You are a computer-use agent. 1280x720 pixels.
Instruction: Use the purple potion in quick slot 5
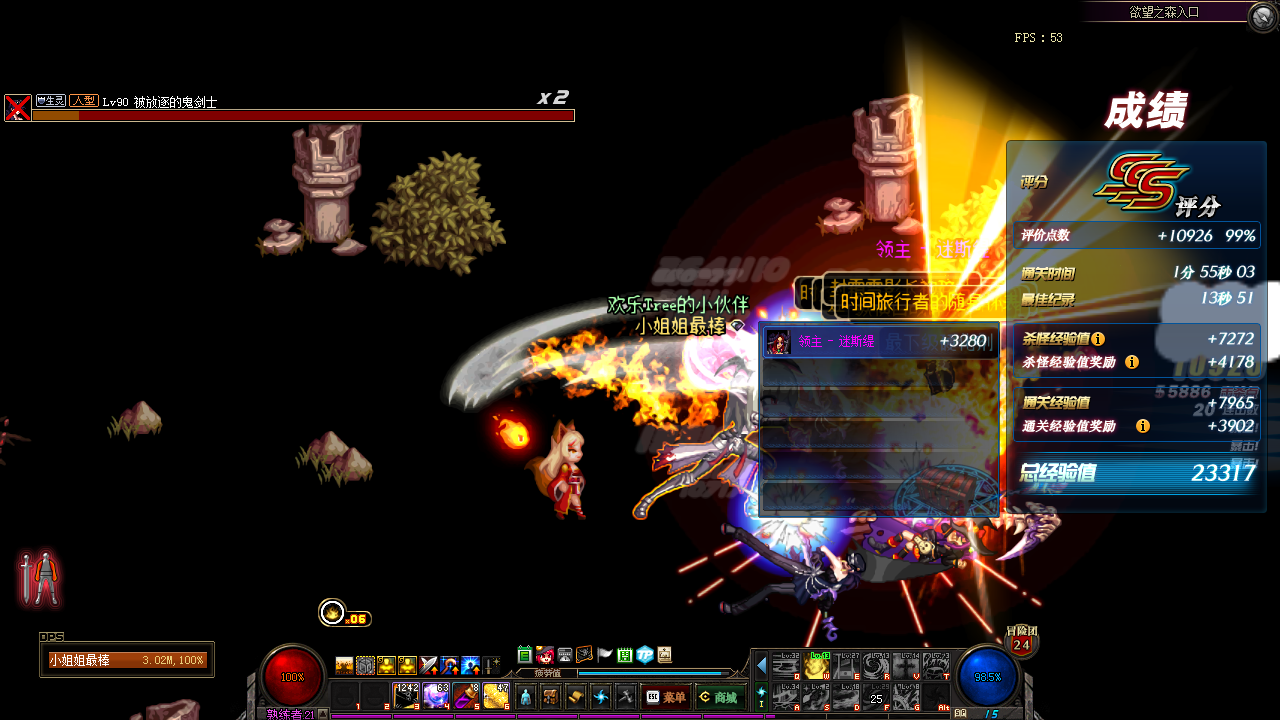coord(465,696)
